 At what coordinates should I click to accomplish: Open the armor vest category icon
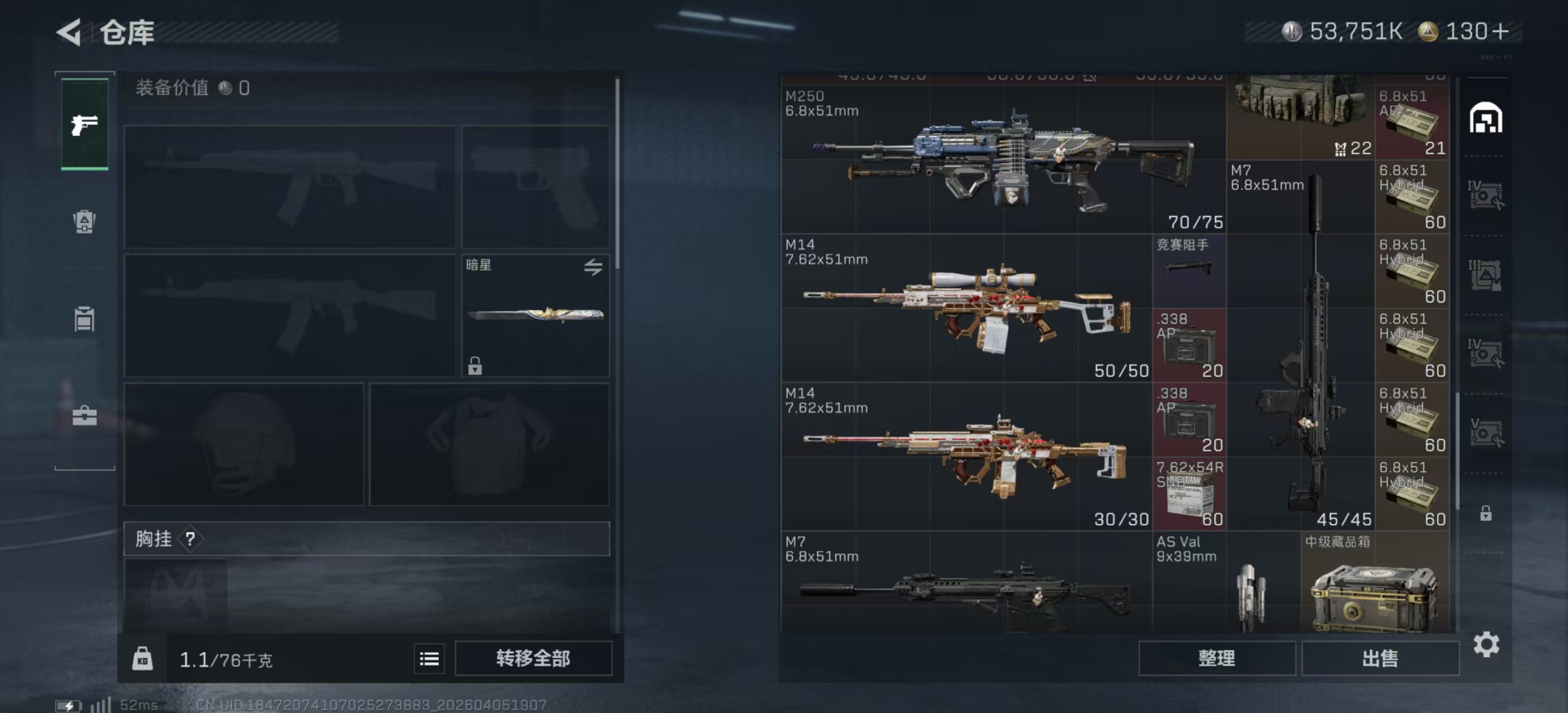[x=85, y=222]
